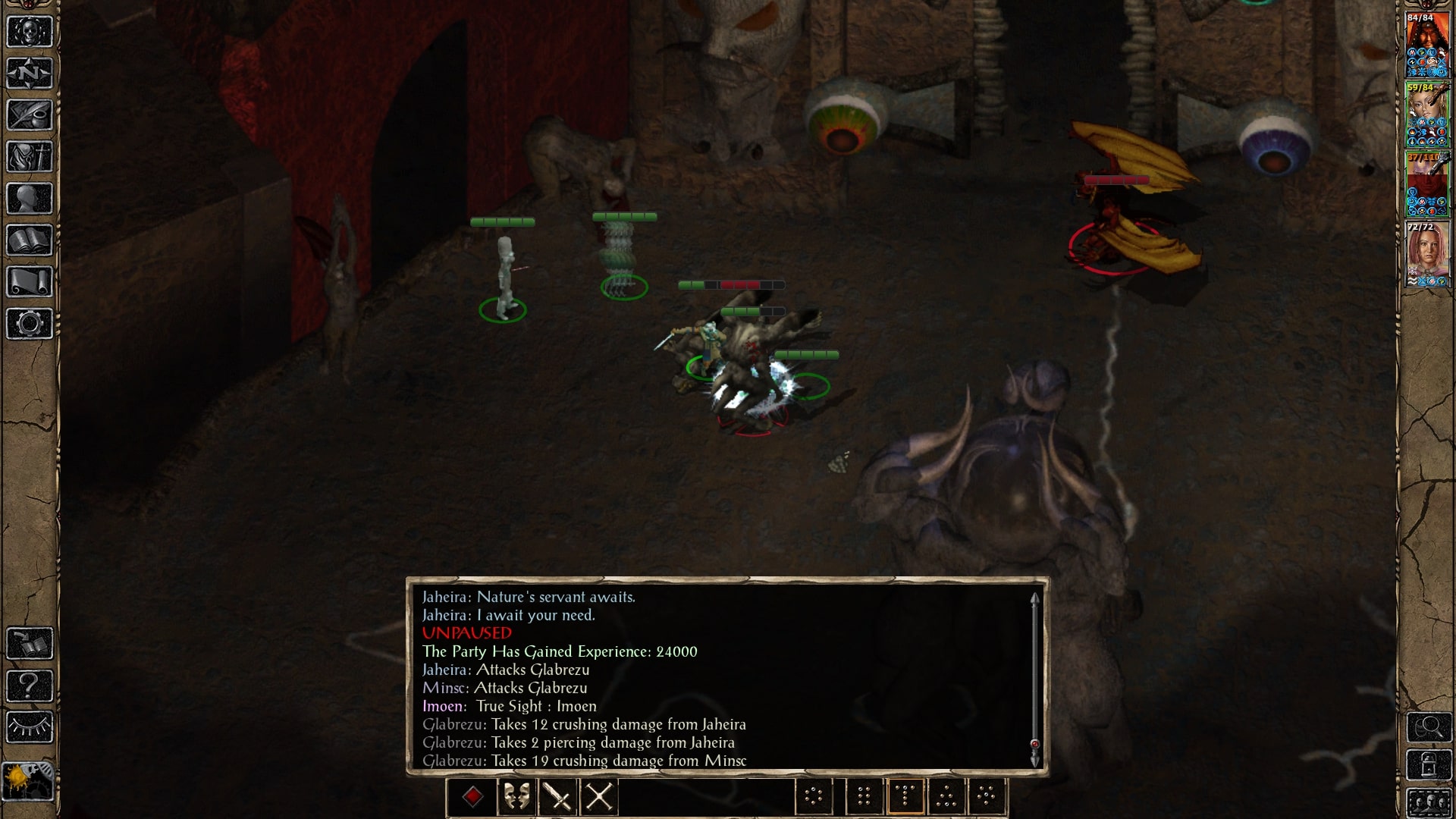1456x819 pixels.
Task: Open game Options via the gear icon
Action: [29, 323]
